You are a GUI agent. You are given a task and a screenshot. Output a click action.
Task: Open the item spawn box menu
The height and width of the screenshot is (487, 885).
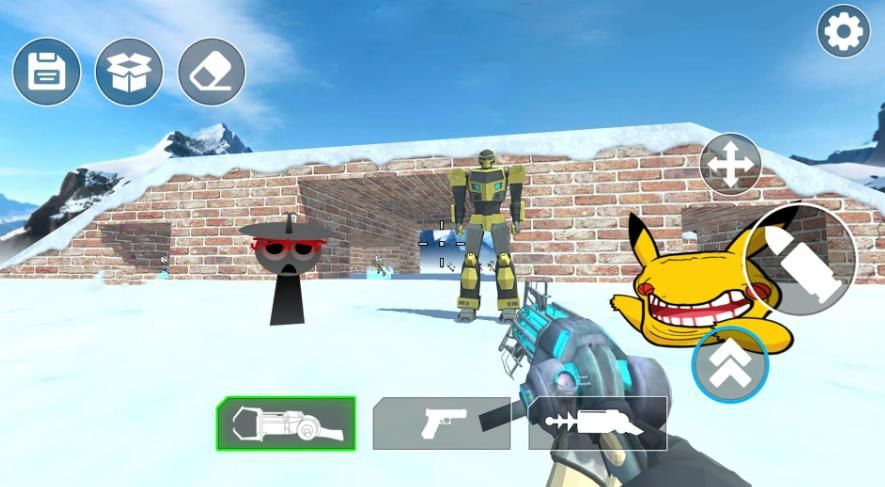pos(129,71)
